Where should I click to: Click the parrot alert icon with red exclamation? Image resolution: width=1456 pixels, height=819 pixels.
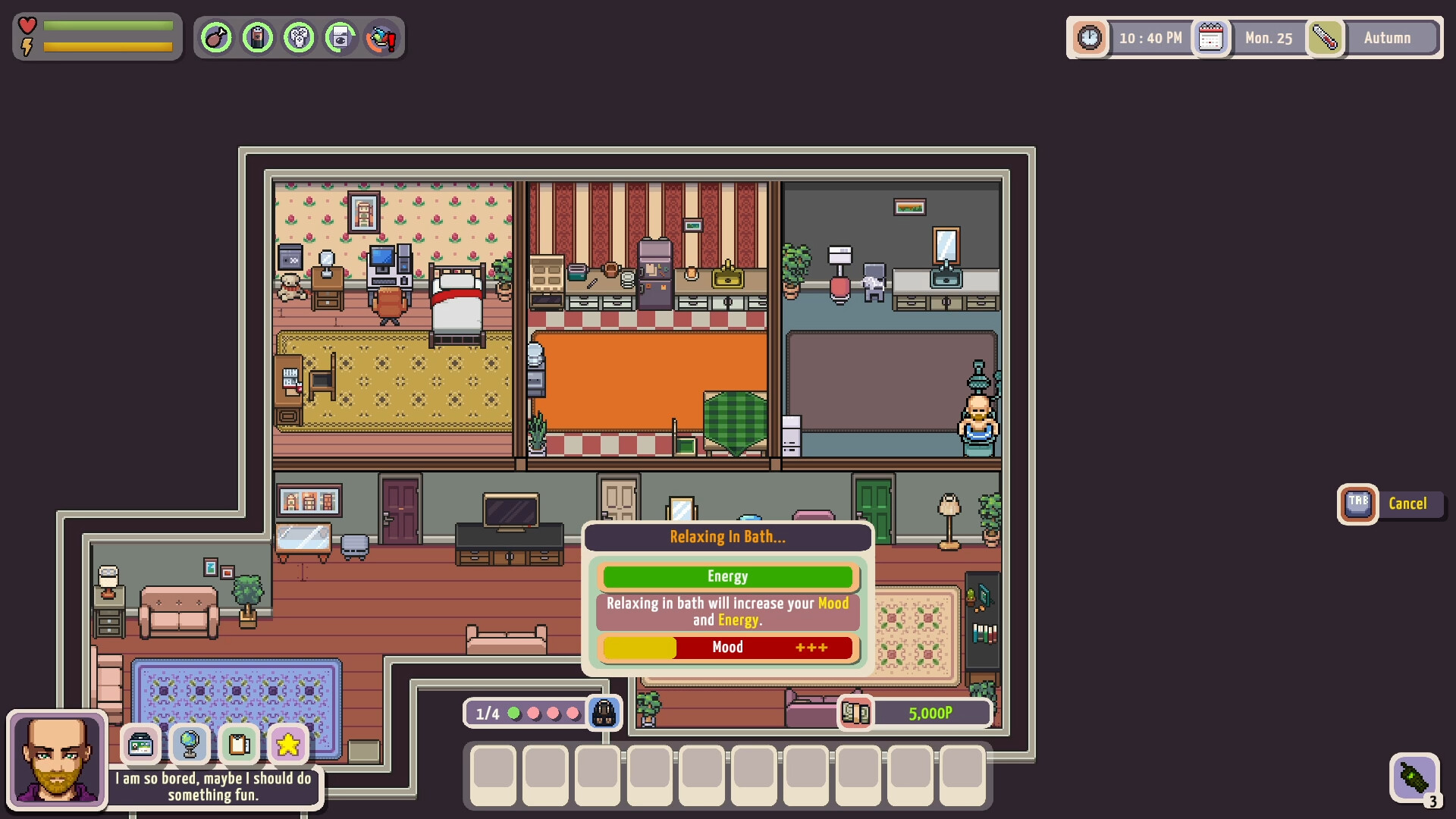pos(381,36)
